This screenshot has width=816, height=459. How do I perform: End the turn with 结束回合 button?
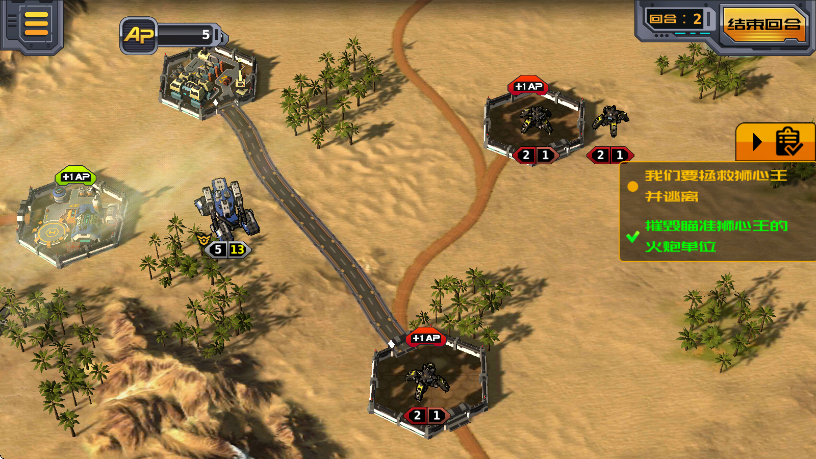coord(765,25)
